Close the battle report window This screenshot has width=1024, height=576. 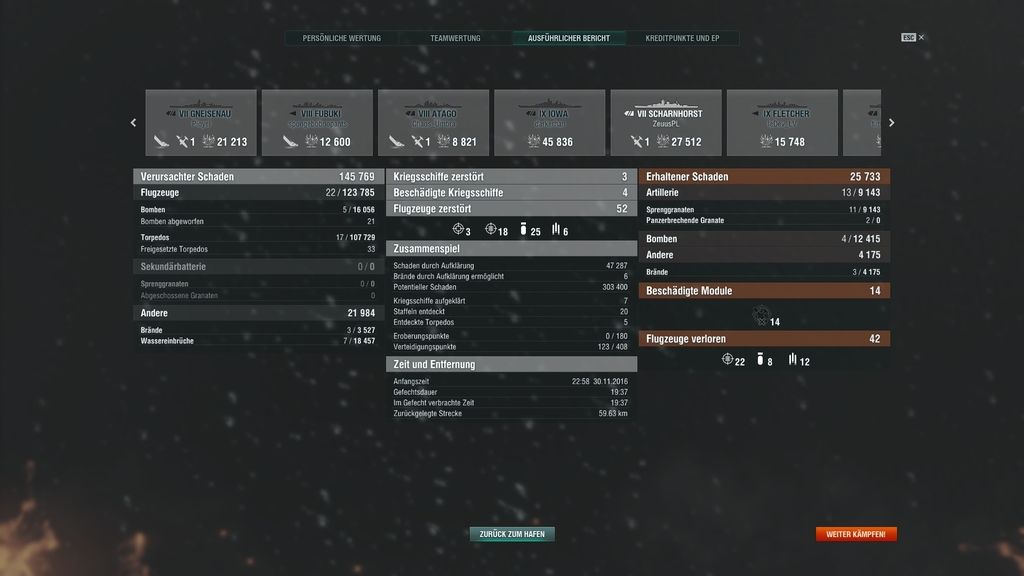click(x=921, y=38)
